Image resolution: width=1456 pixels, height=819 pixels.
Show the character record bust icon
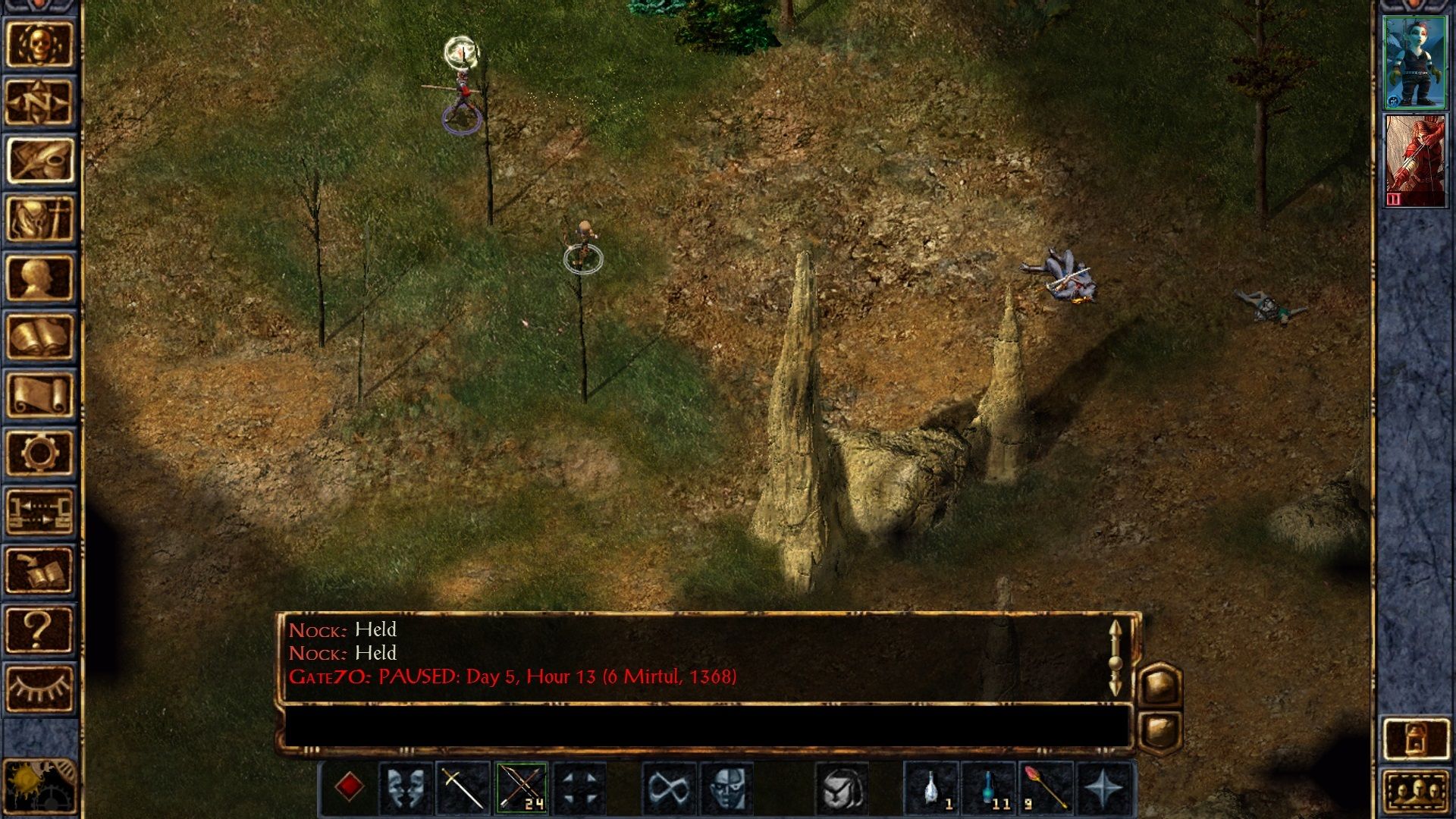(x=39, y=278)
